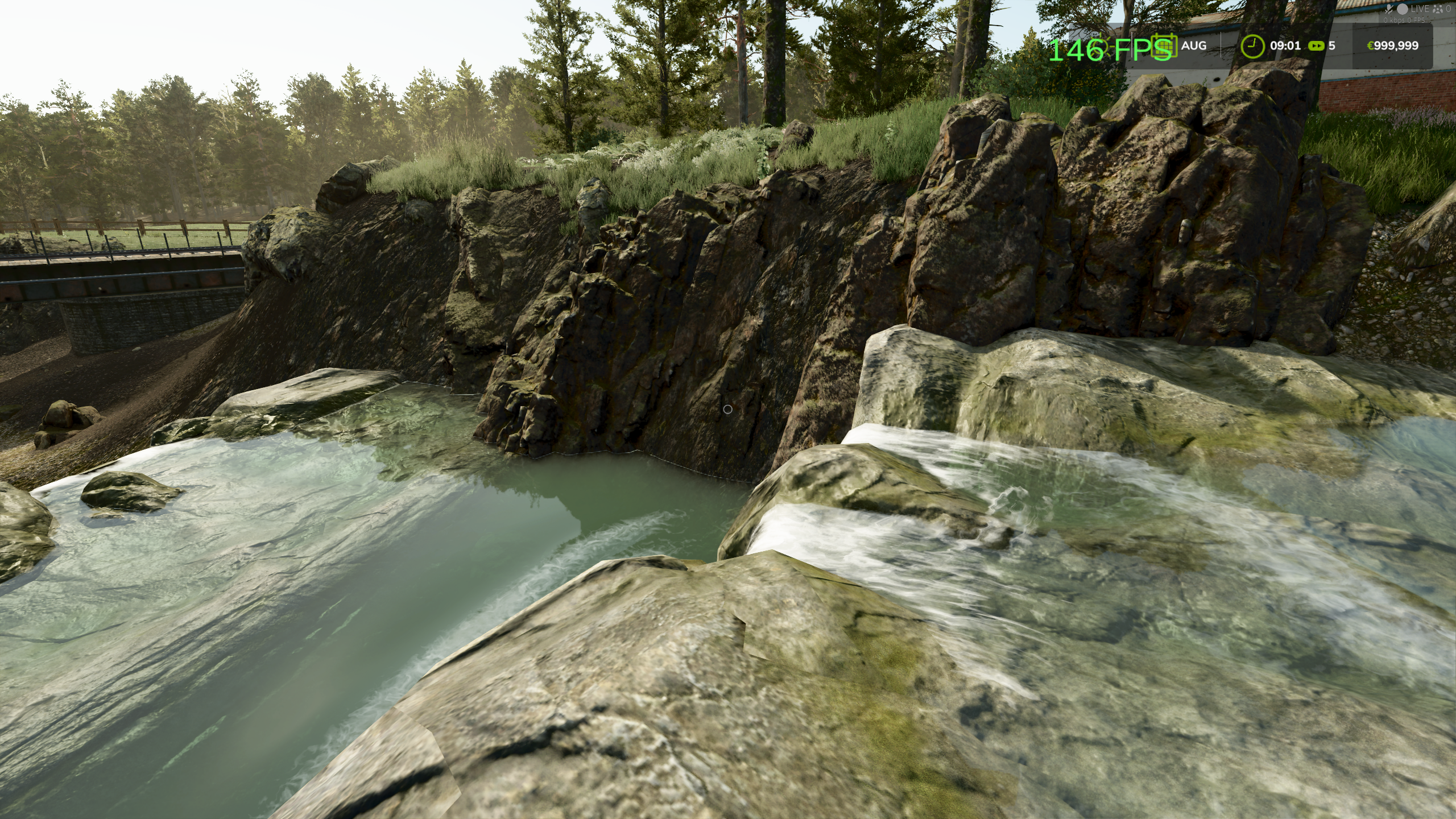
Task: Click the green clock icon
Action: pyautogui.click(x=1252, y=45)
